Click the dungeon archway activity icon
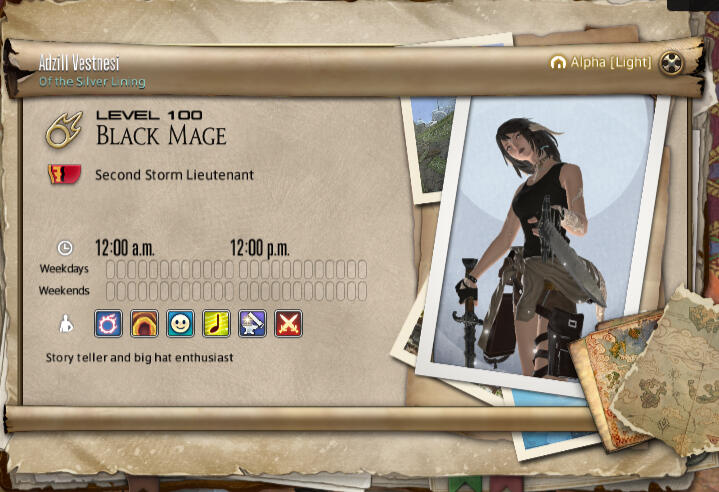 [144, 323]
